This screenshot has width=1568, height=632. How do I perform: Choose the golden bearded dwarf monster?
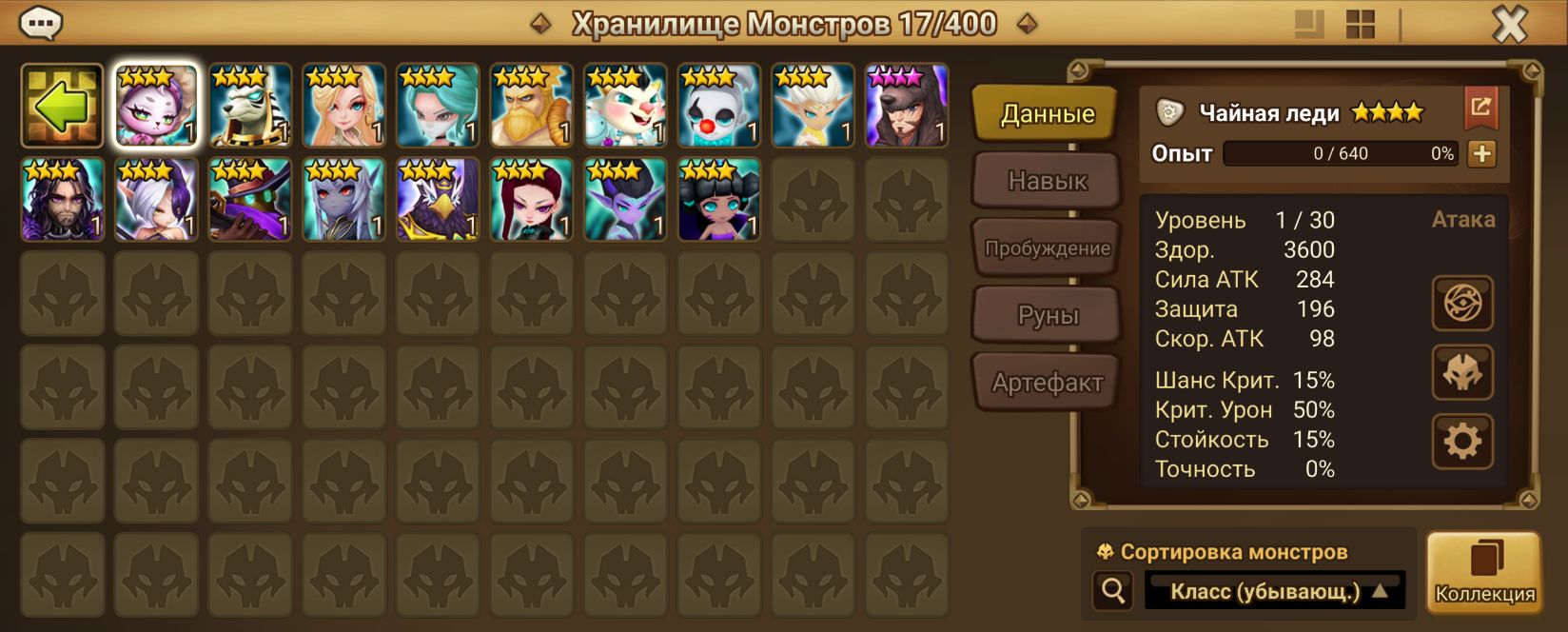(531, 107)
